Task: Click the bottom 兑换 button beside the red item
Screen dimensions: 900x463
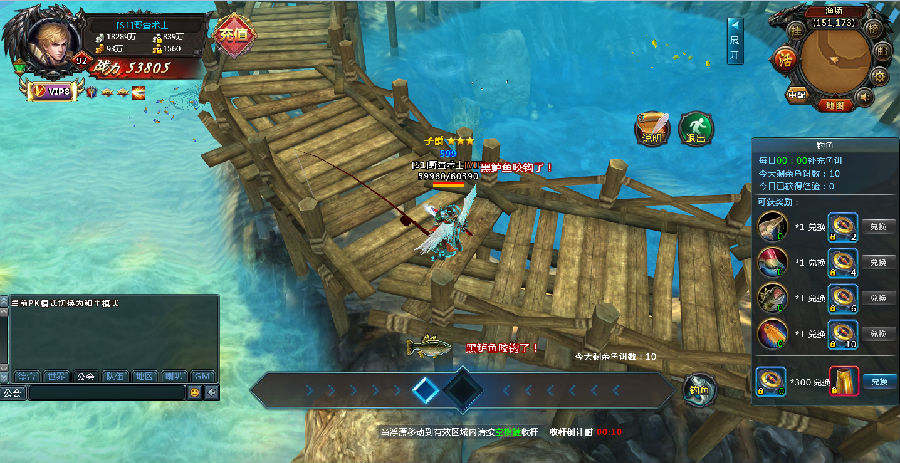Action: (x=877, y=381)
